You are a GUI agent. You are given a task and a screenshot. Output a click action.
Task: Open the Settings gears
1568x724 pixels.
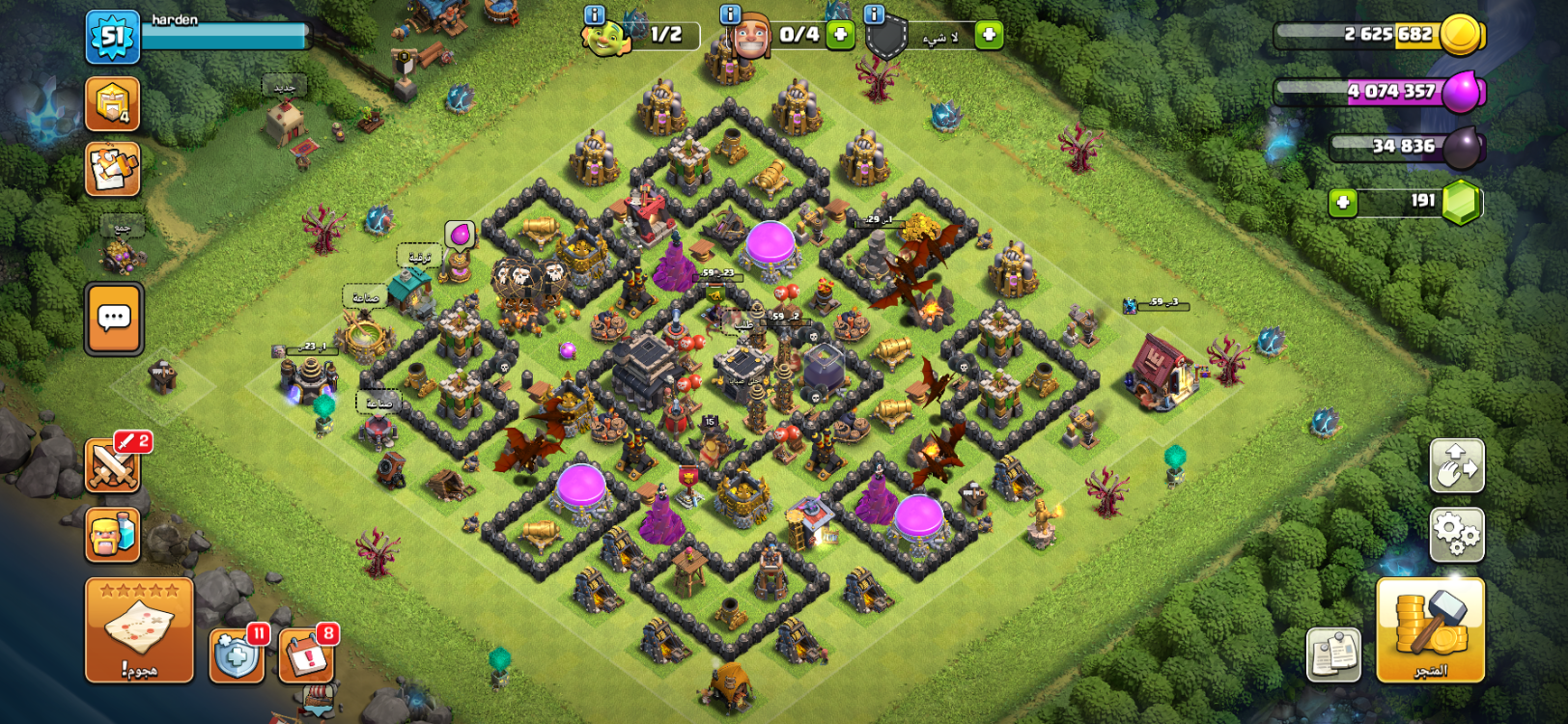[1456, 534]
